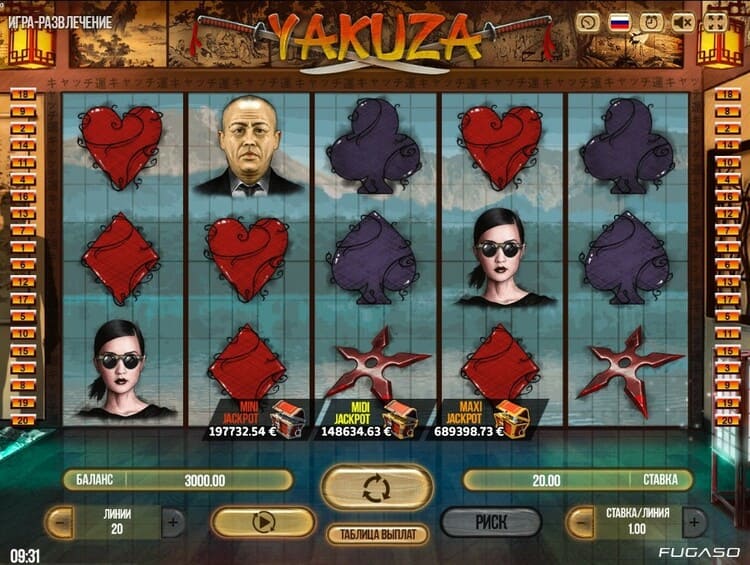Open the ТАБЛИЦА ВЫПЛАТ paytable

pos(377,534)
